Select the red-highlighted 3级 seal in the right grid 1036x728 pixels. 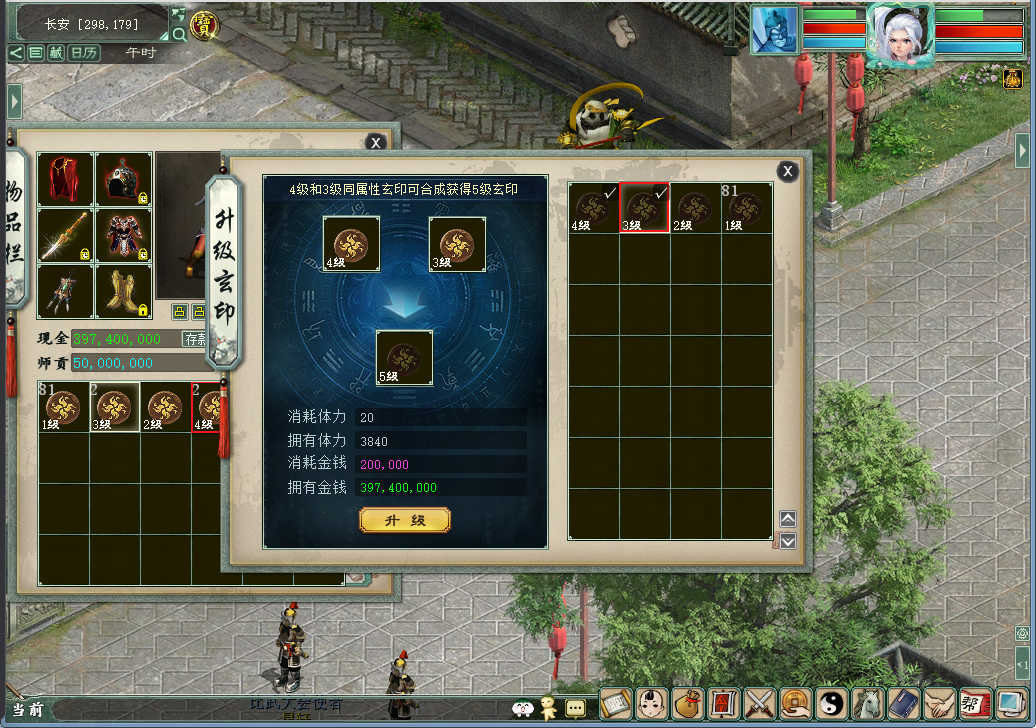[x=645, y=208]
